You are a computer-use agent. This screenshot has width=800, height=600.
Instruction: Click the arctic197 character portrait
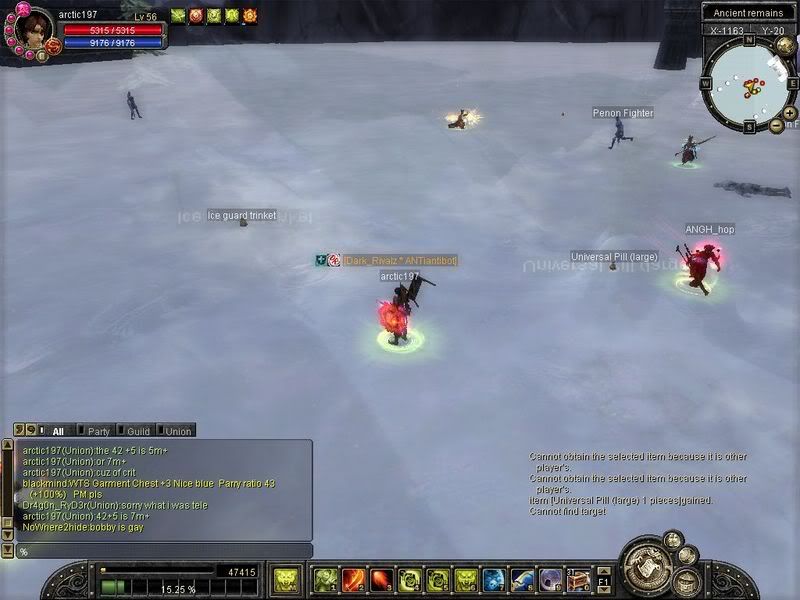[x=33, y=30]
